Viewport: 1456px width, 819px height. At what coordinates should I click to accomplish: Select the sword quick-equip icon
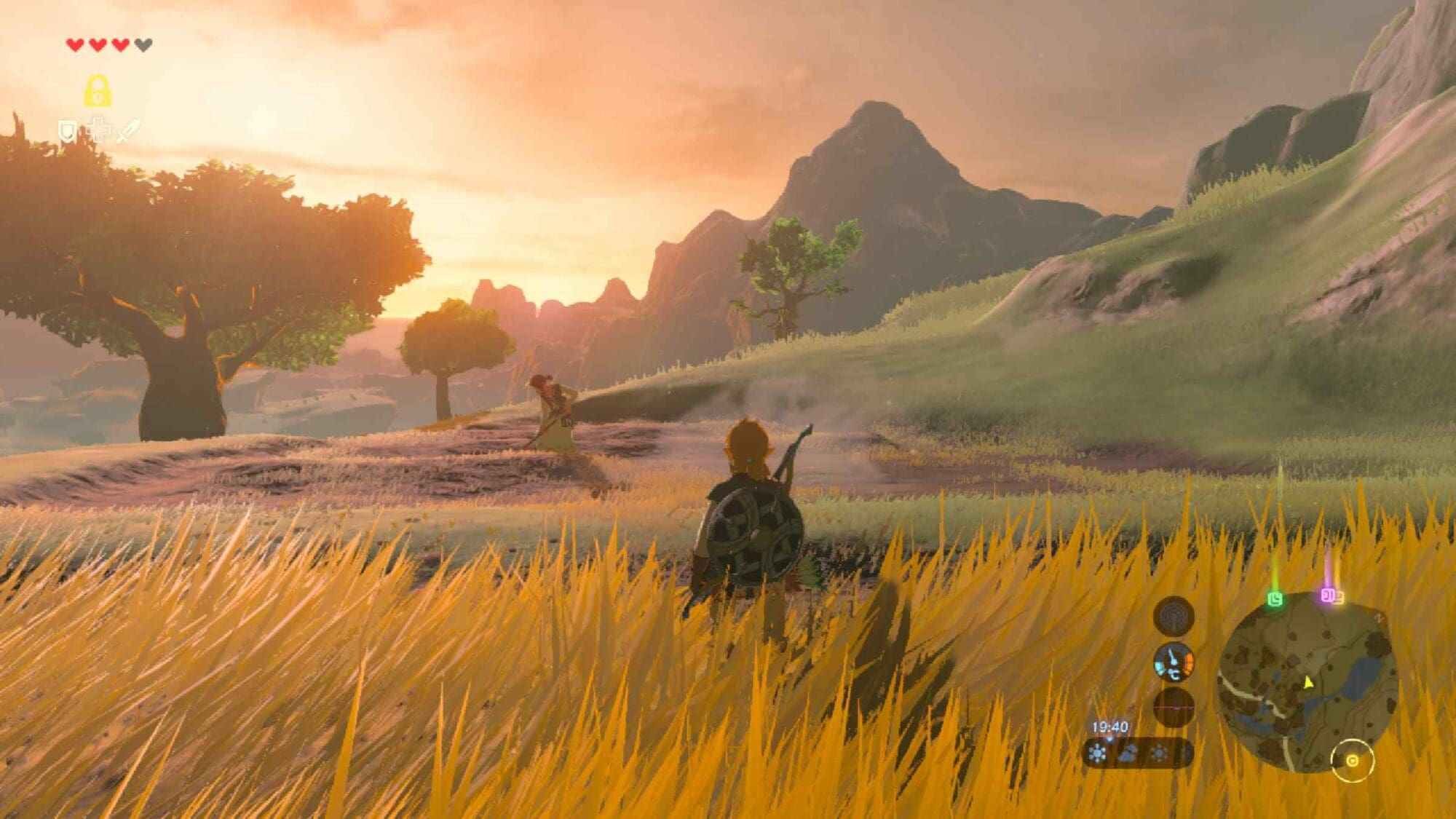pos(128,131)
